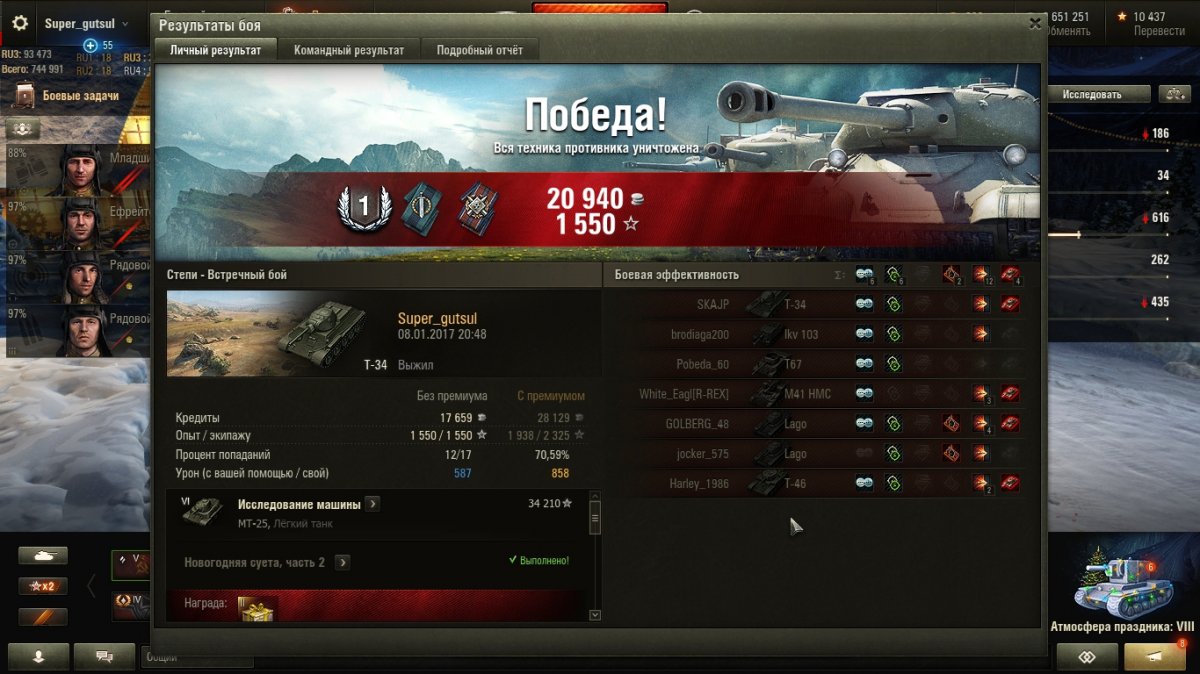Open the chat channels button
The image size is (1200, 674).
click(102, 657)
